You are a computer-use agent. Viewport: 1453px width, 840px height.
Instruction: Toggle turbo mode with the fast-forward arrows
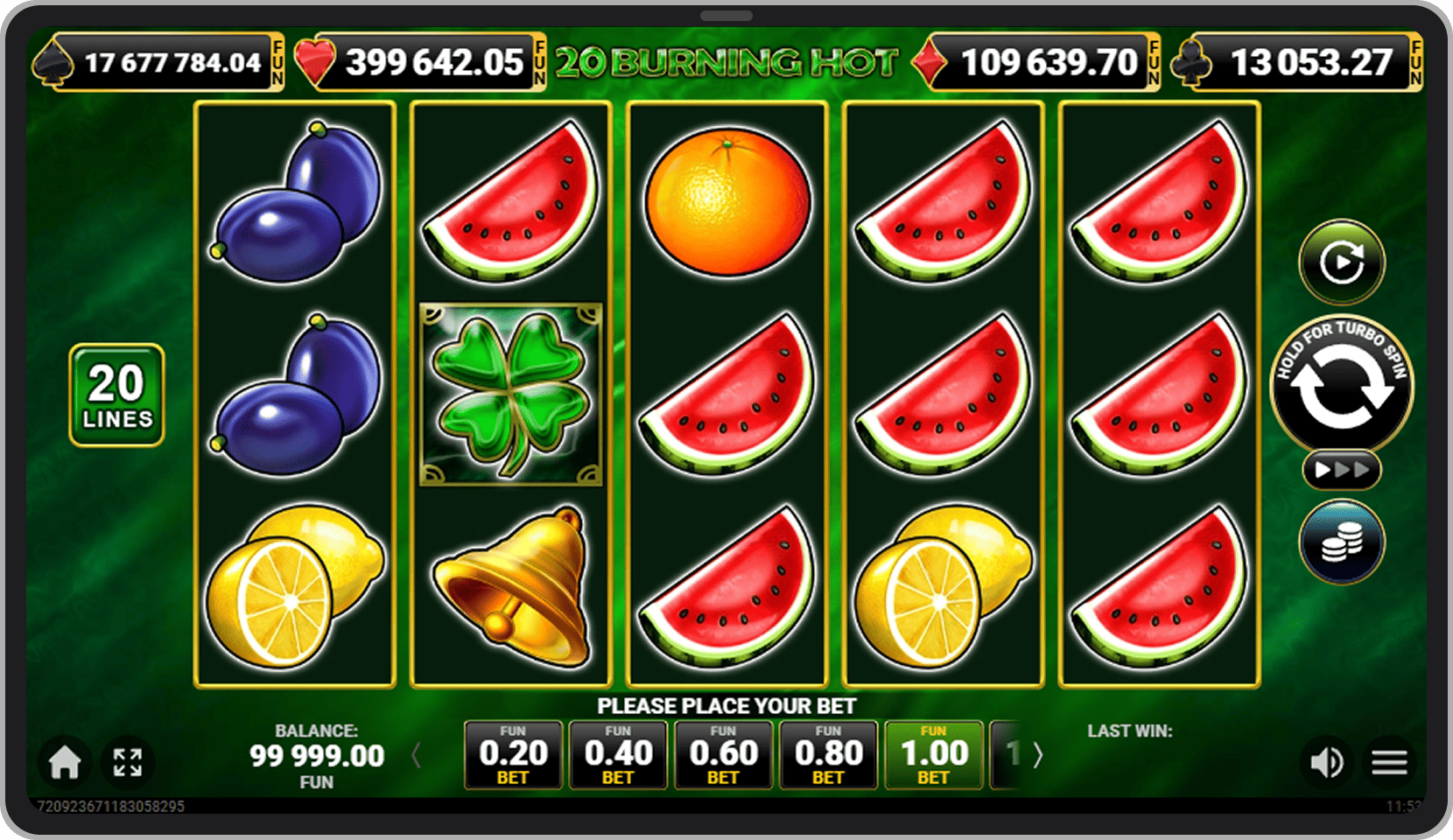(x=1341, y=470)
